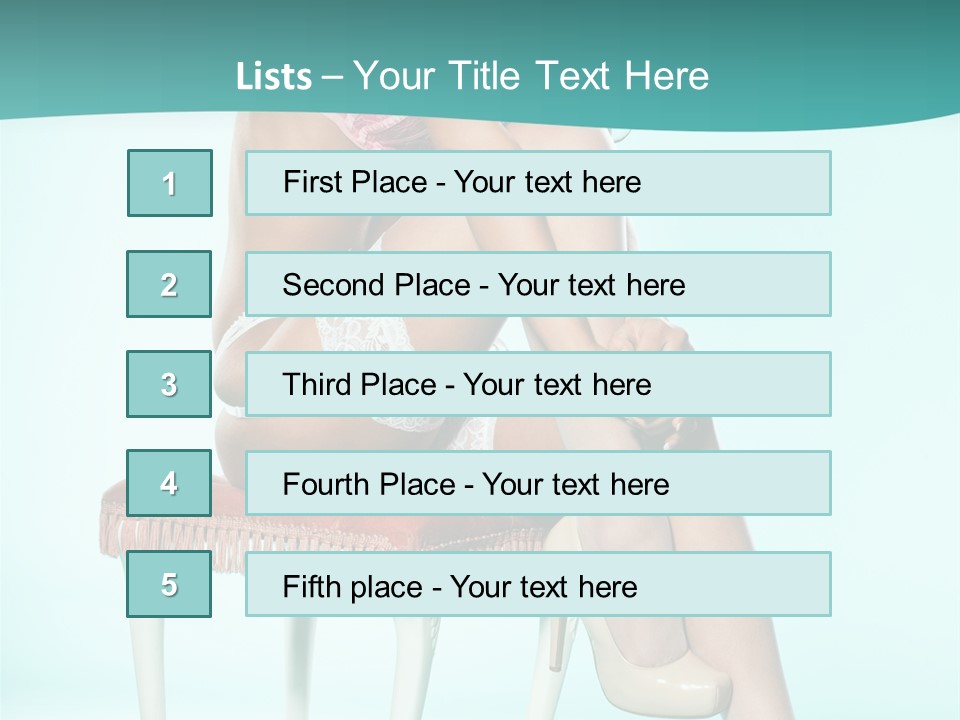Select the number 4 box
Image resolution: width=960 pixels, height=720 pixels.
coord(170,484)
